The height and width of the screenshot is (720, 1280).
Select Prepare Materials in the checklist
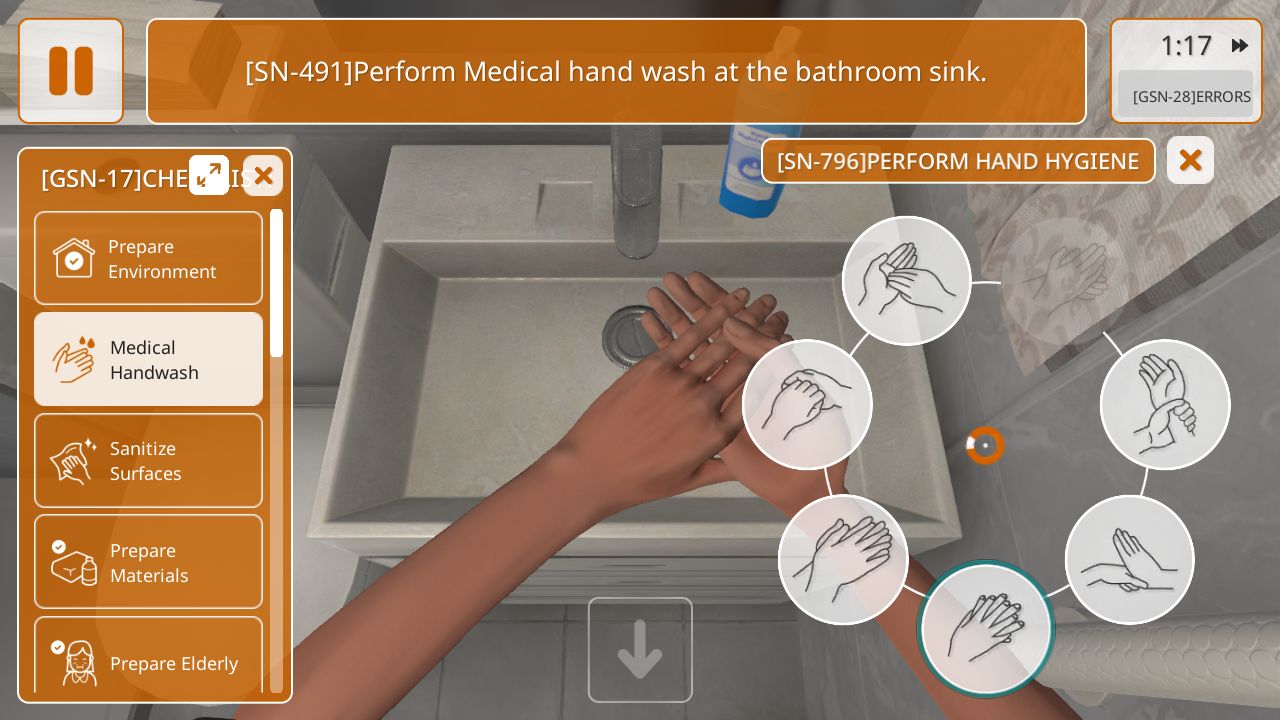148,562
